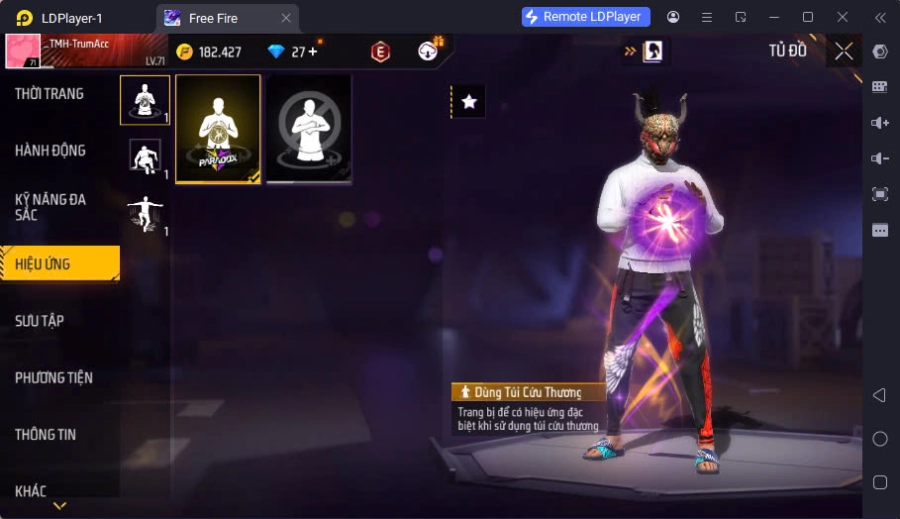Select the Kỹ Năng Đa Sắc category

click(50, 207)
